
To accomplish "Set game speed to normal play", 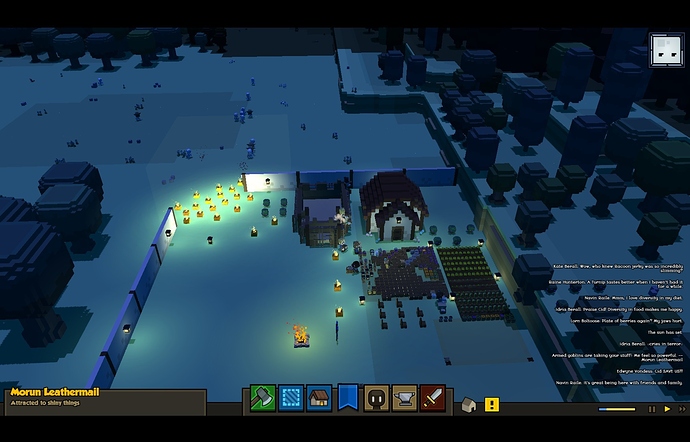I will tap(667, 408).
